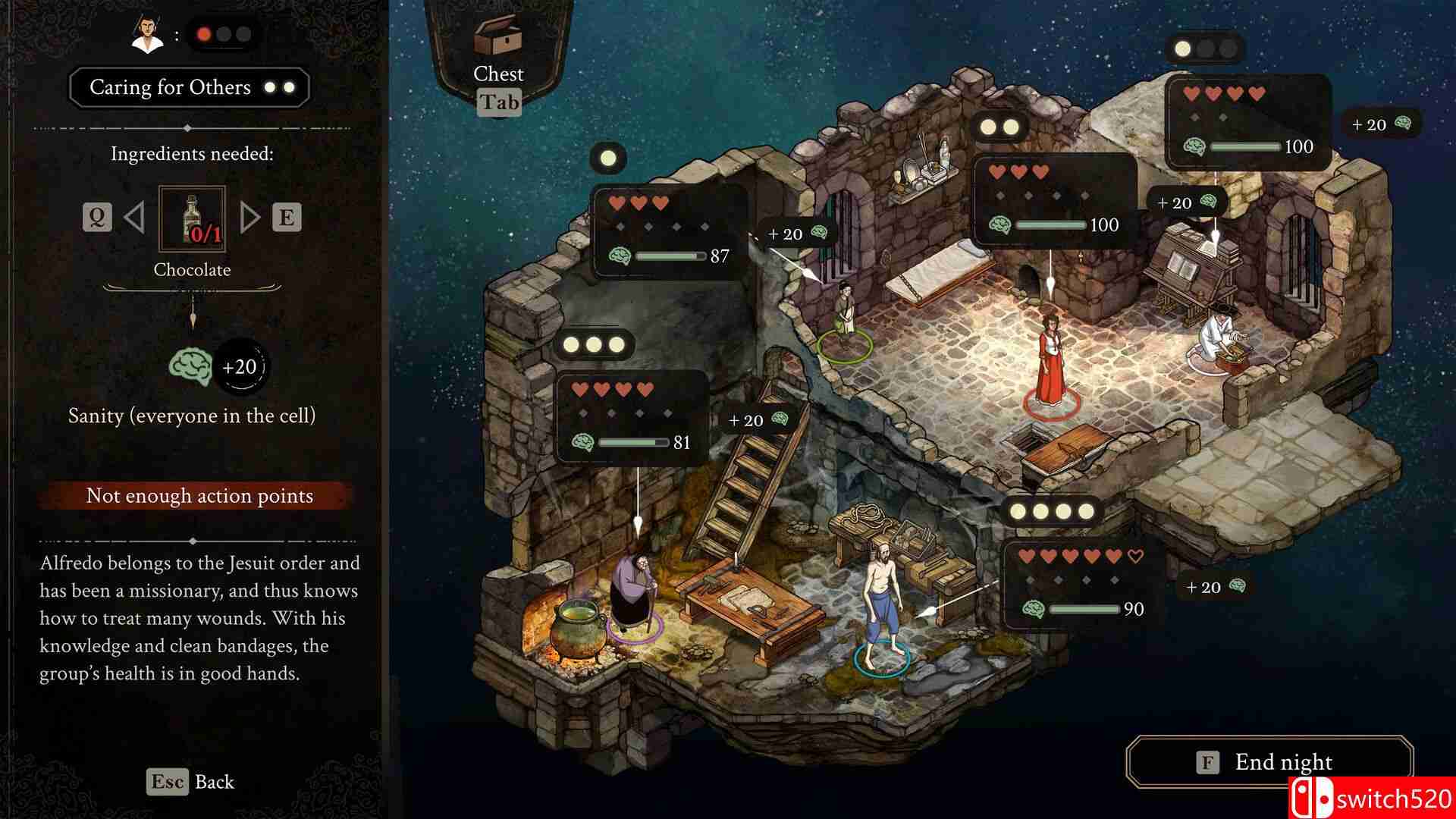Show the previous ingredient with left arrow
1456x819 pixels.
pos(134,218)
